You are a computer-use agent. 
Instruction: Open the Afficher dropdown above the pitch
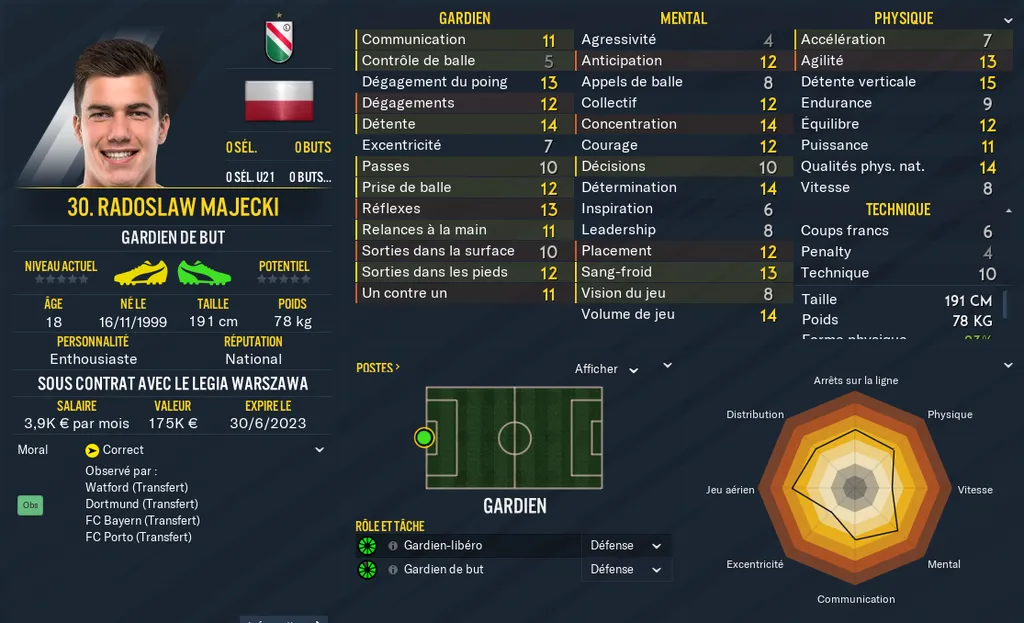[x=606, y=369]
